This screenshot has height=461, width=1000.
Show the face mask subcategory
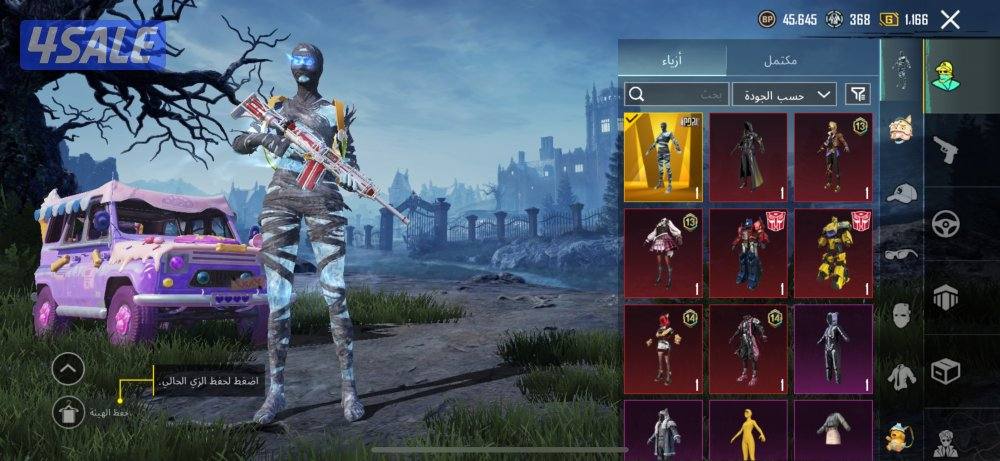(902, 316)
